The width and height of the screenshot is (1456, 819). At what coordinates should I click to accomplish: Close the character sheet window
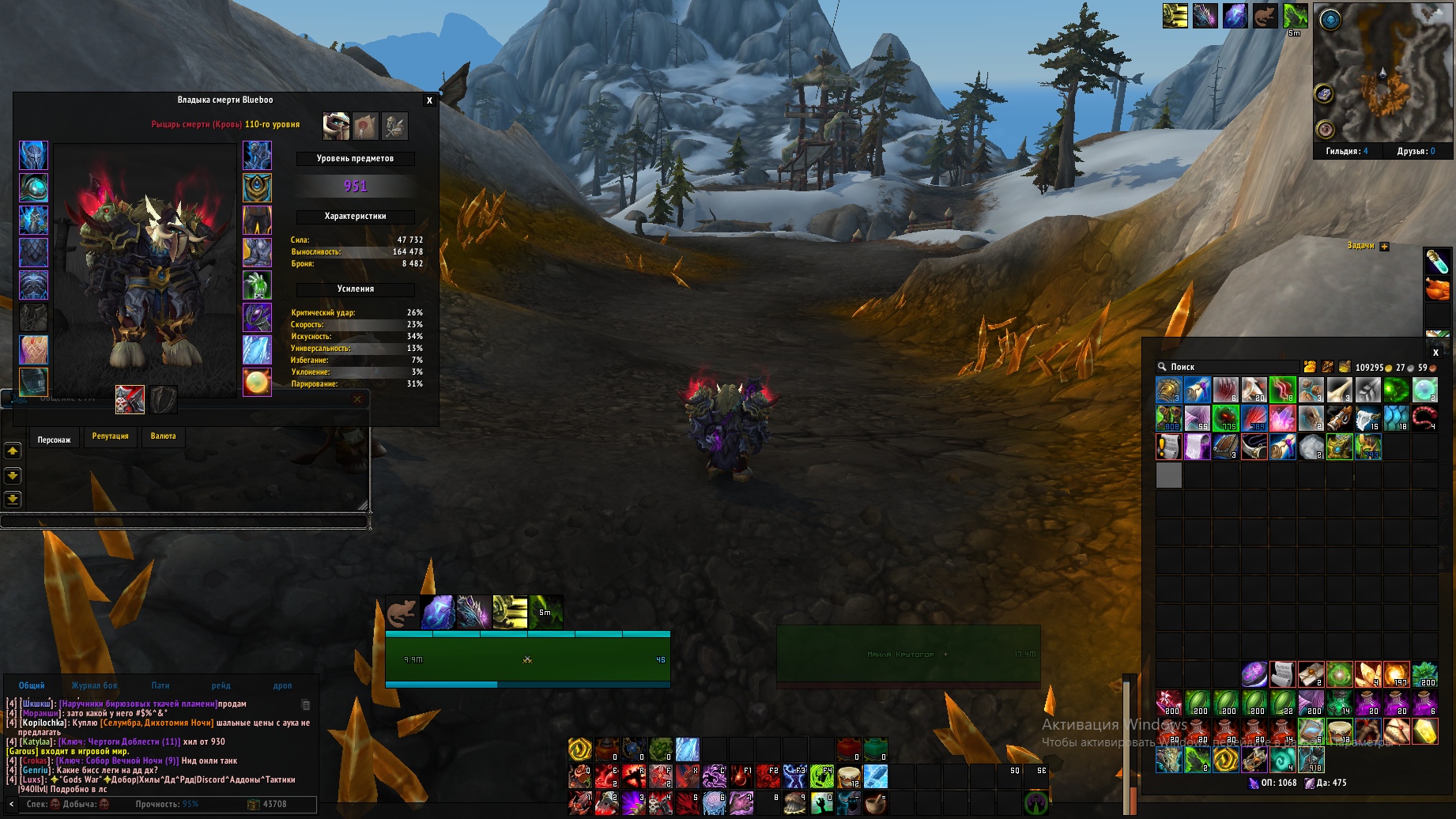(429, 100)
